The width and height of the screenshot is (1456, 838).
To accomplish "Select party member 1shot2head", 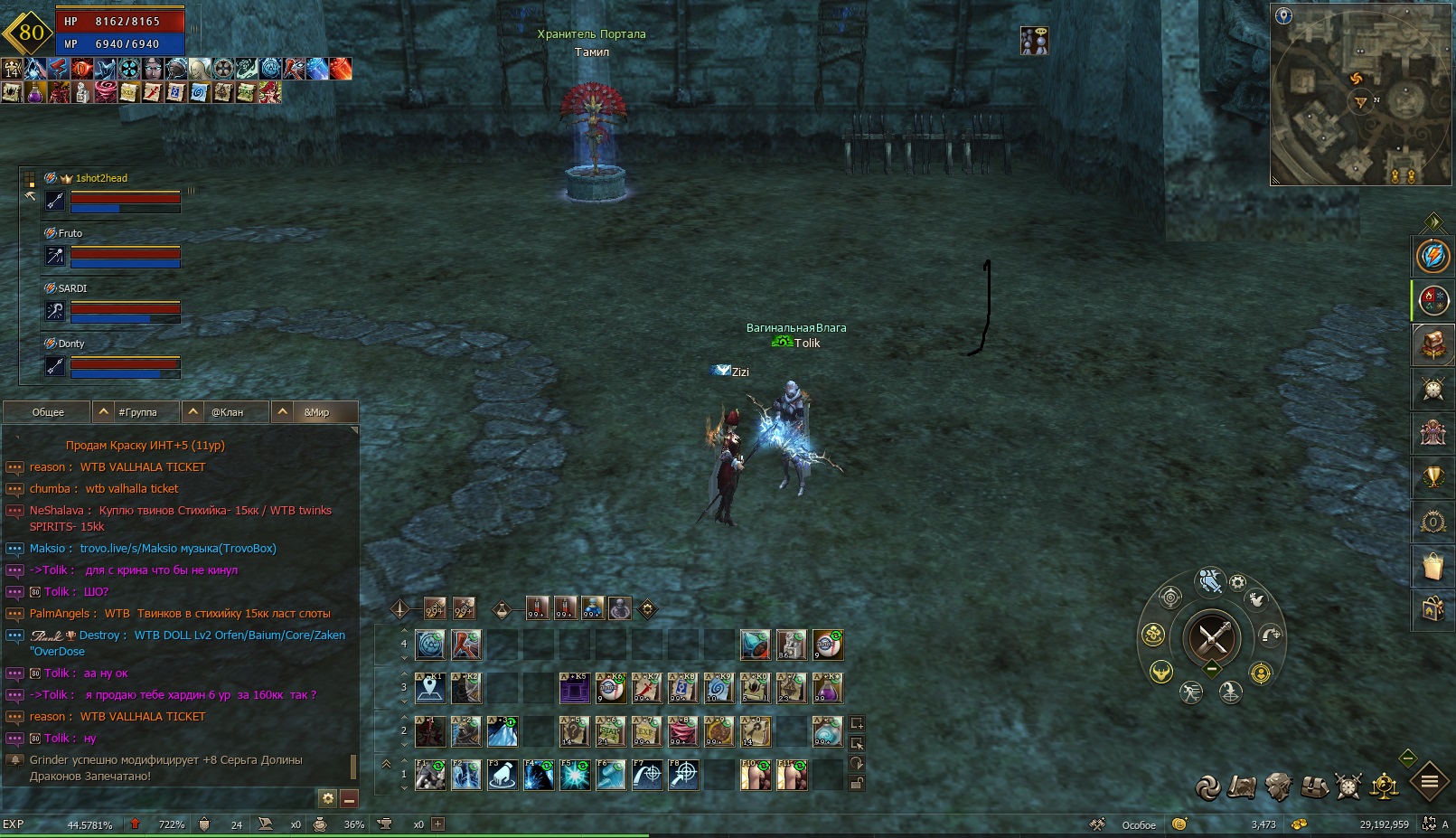I will pos(101,178).
